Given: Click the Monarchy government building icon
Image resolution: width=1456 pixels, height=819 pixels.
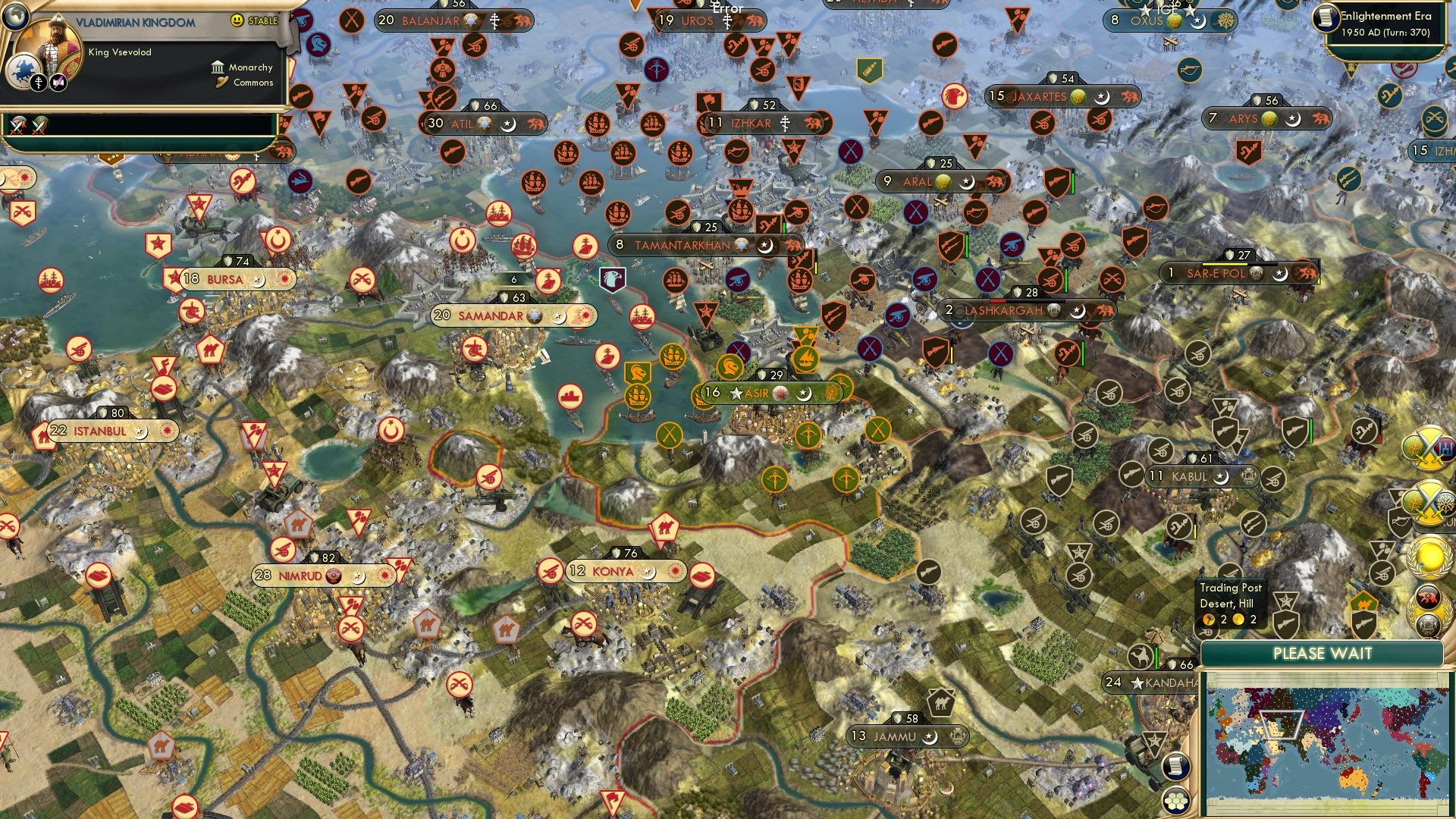Looking at the screenshot, I should click(x=218, y=68).
